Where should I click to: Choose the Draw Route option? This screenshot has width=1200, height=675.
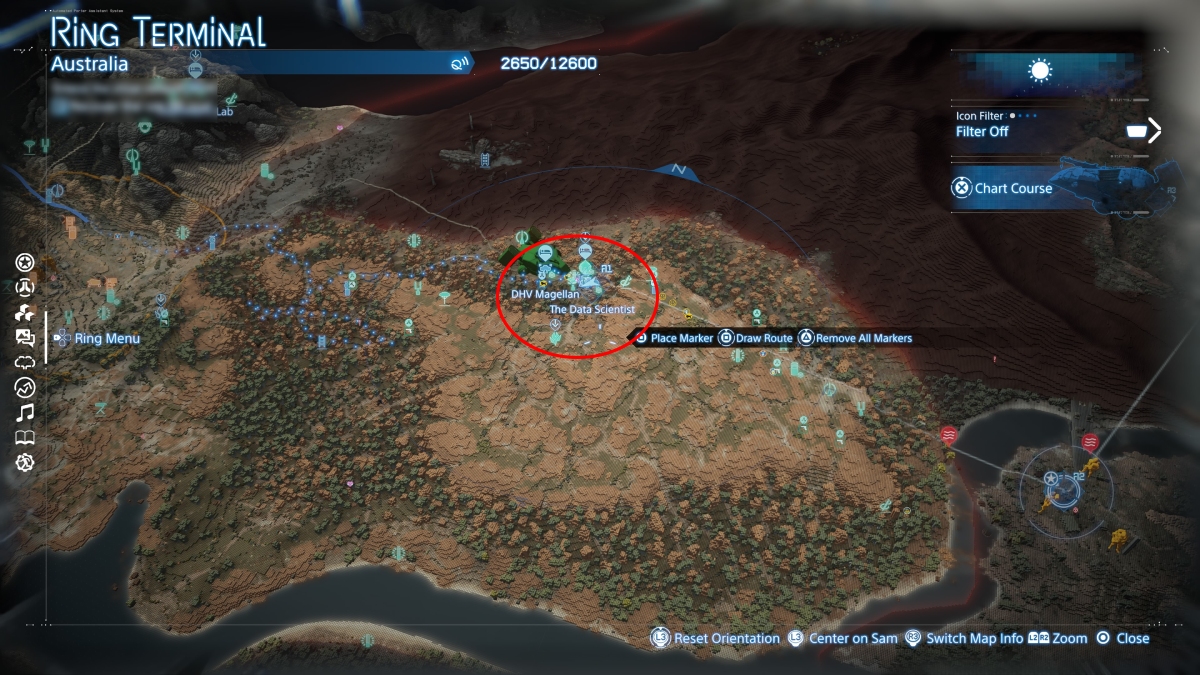tap(756, 338)
